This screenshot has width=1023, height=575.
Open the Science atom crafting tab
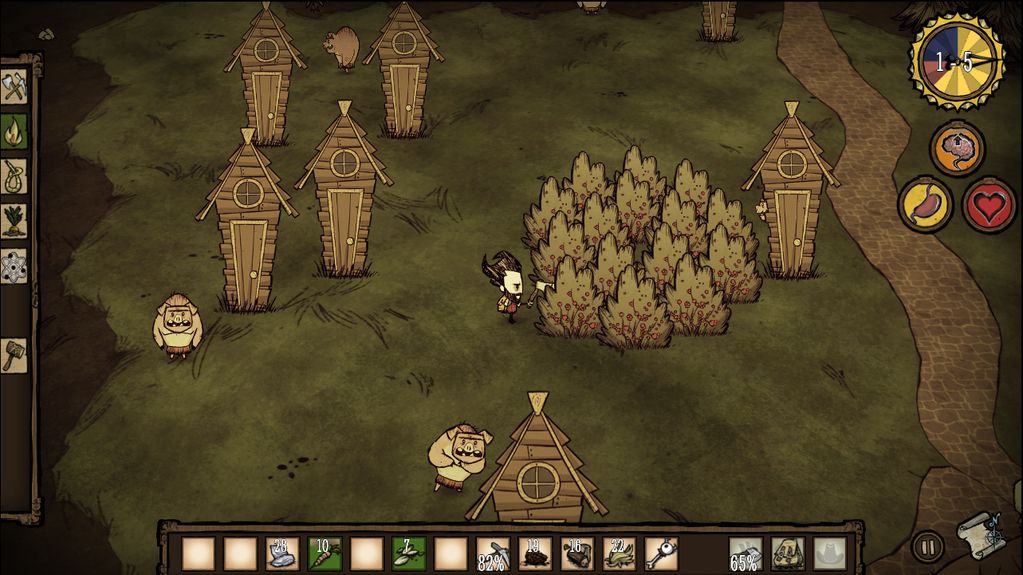[14, 265]
